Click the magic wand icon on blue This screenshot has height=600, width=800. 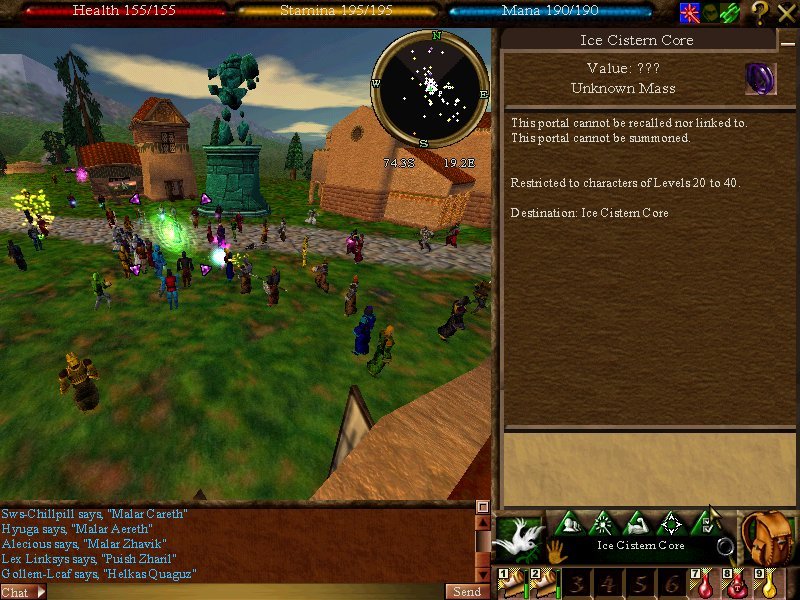pyautogui.click(x=690, y=12)
